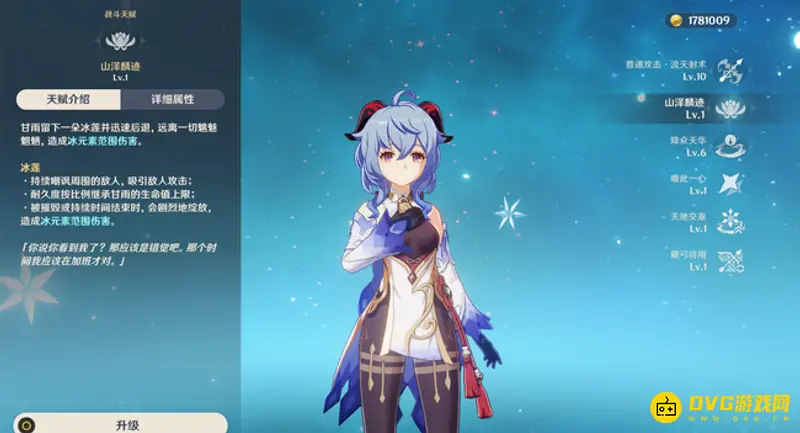Click the 升级 level-up button
Viewport: 800px width, 433px height.
coord(127,424)
